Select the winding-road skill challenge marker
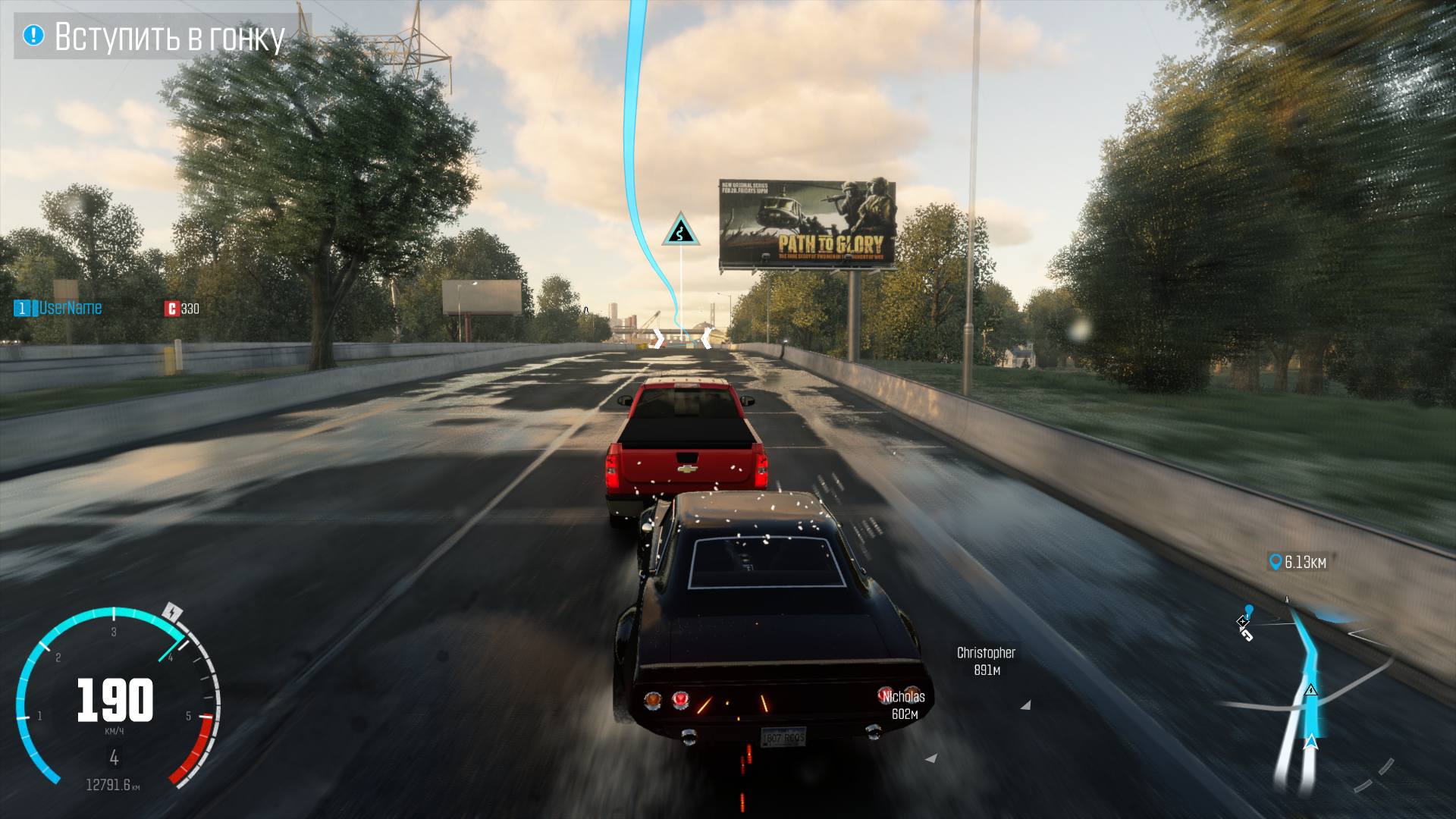 pyautogui.click(x=680, y=230)
